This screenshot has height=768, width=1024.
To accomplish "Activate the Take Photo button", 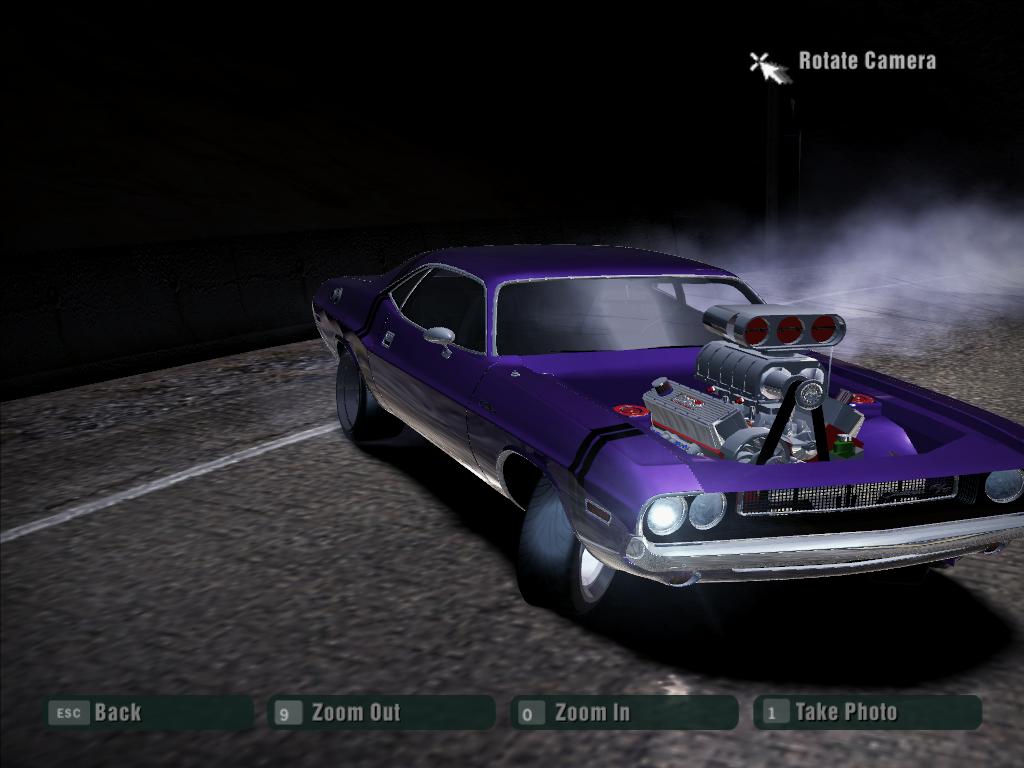I will pyautogui.click(x=867, y=713).
